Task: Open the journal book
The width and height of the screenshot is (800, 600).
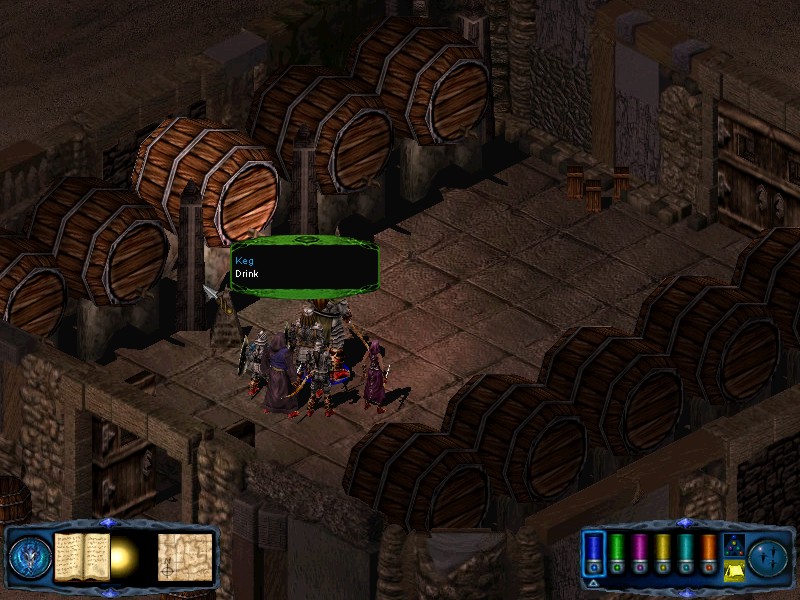Action: click(82, 554)
